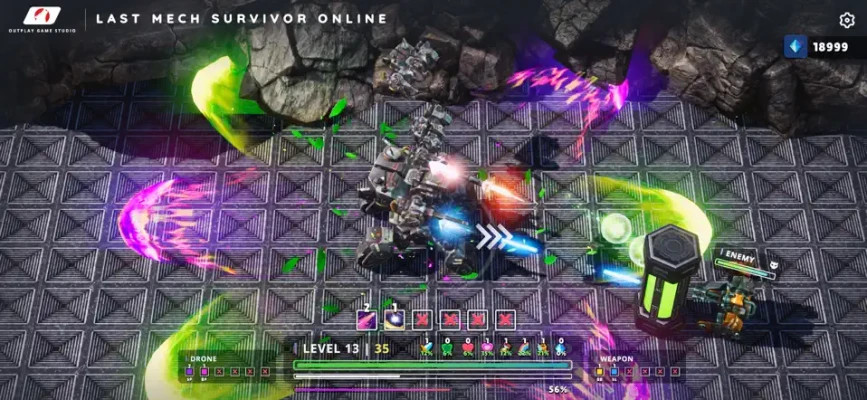867x400 pixels.
Task: Open settings with the gear icon
Action: [x=846, y=20]
